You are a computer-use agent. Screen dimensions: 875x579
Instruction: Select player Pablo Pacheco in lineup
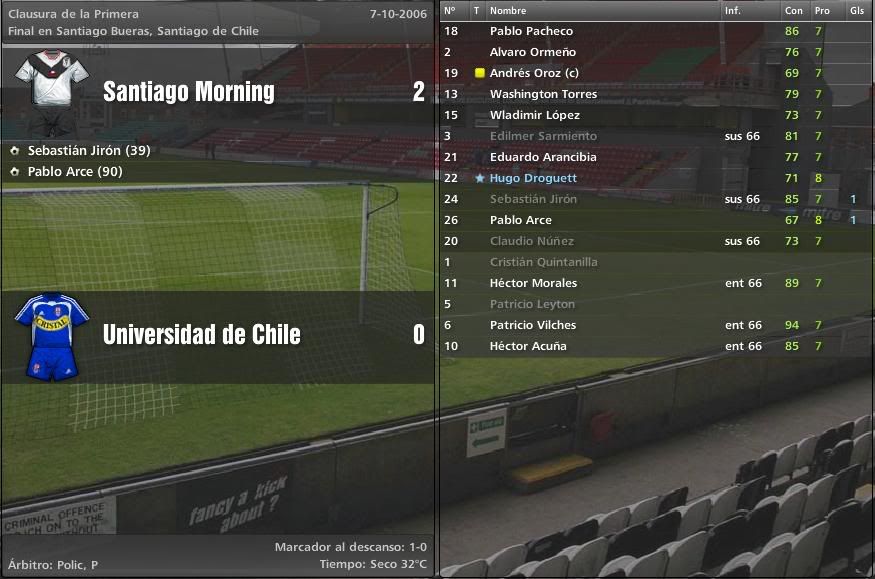[x=531, y=31]
